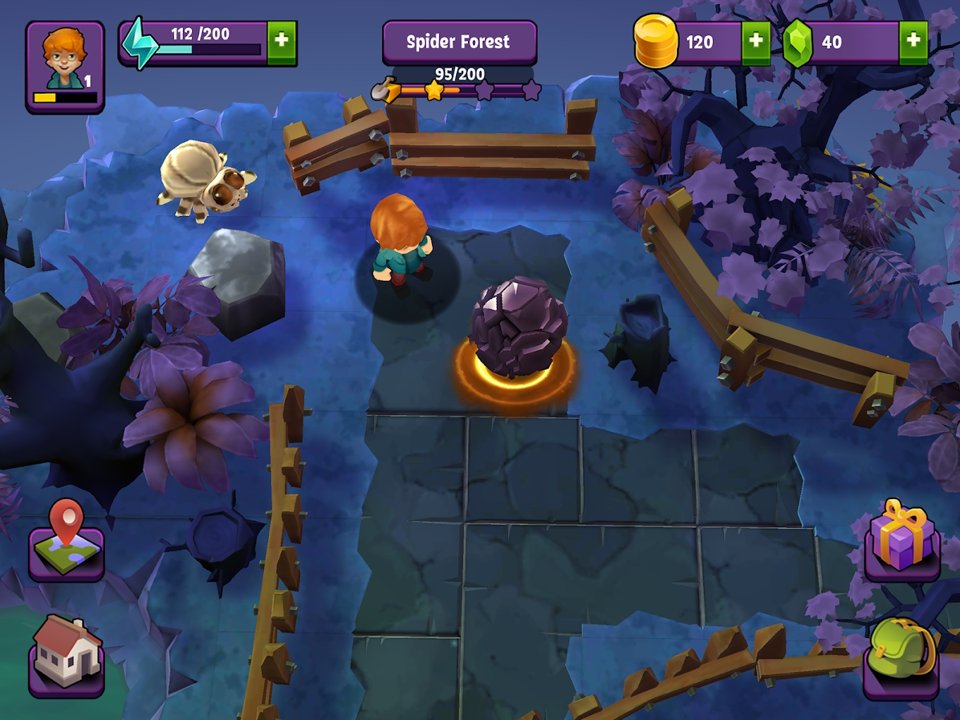
Task: Open the purple gift box rewards
Action: tap(901, 539)
